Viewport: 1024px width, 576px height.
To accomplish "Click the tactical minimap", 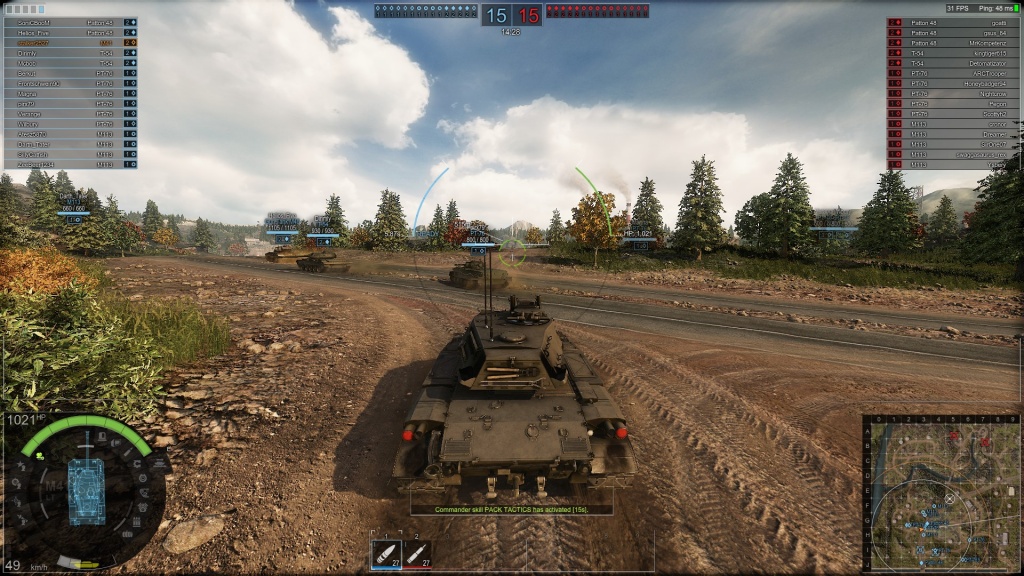I will [941, 493].
